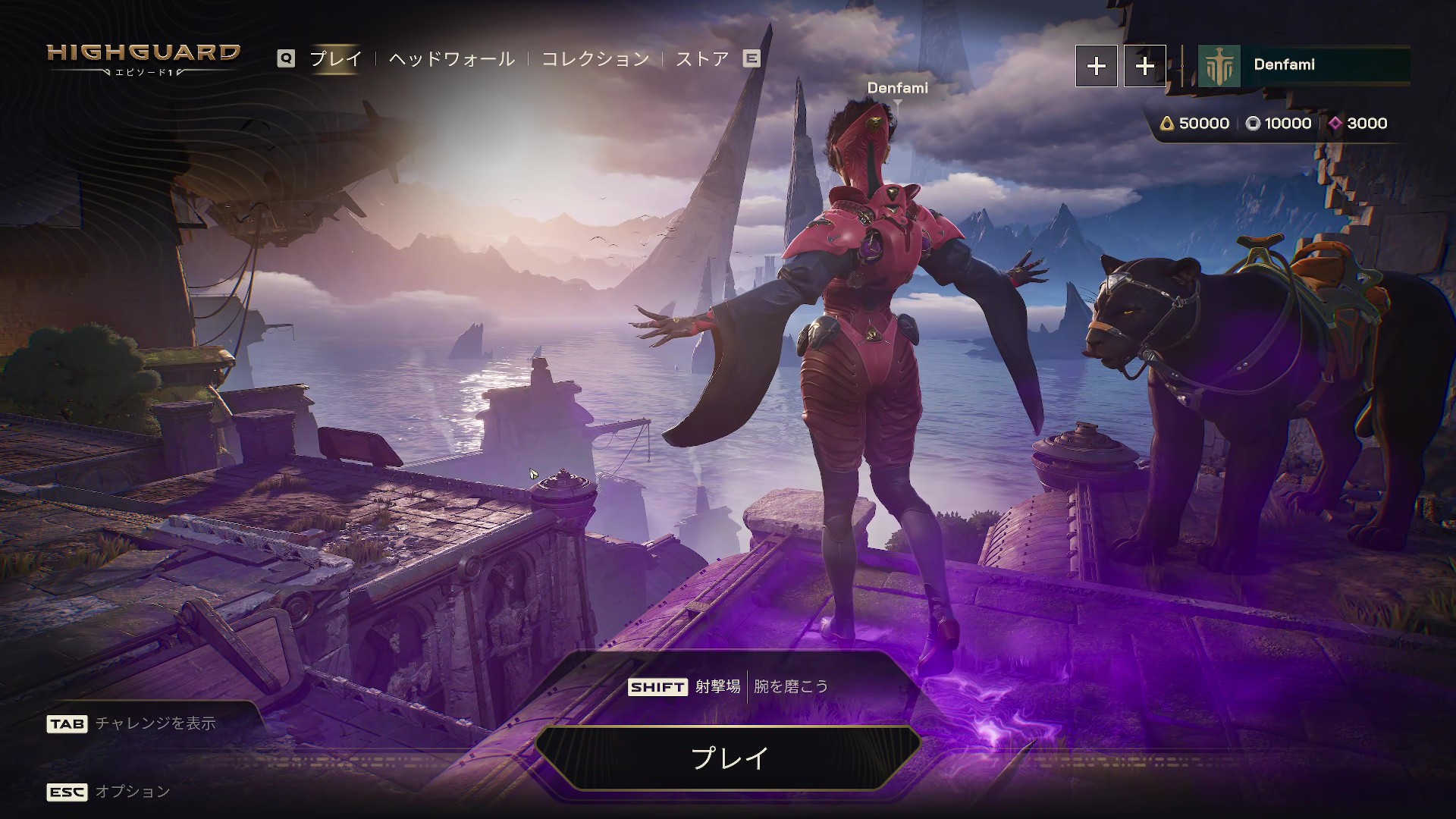1456x819 pixels.
Task: Click the leftmost + party invite slot
Action: 1096,67
